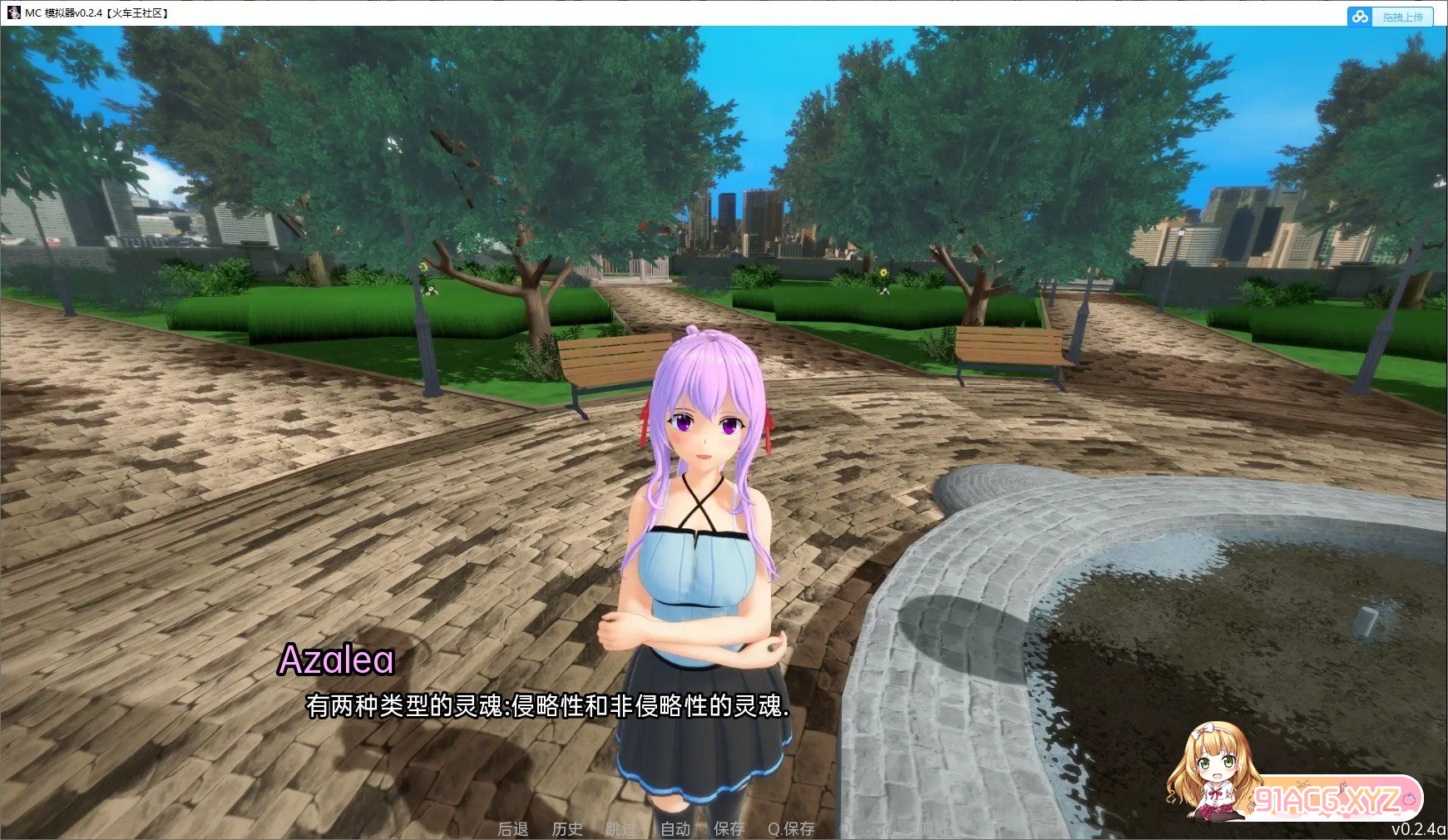Viewport: 1448px width, 840px height.
Task: Toggle 跳过 skip mode
Action: point(620,829)
